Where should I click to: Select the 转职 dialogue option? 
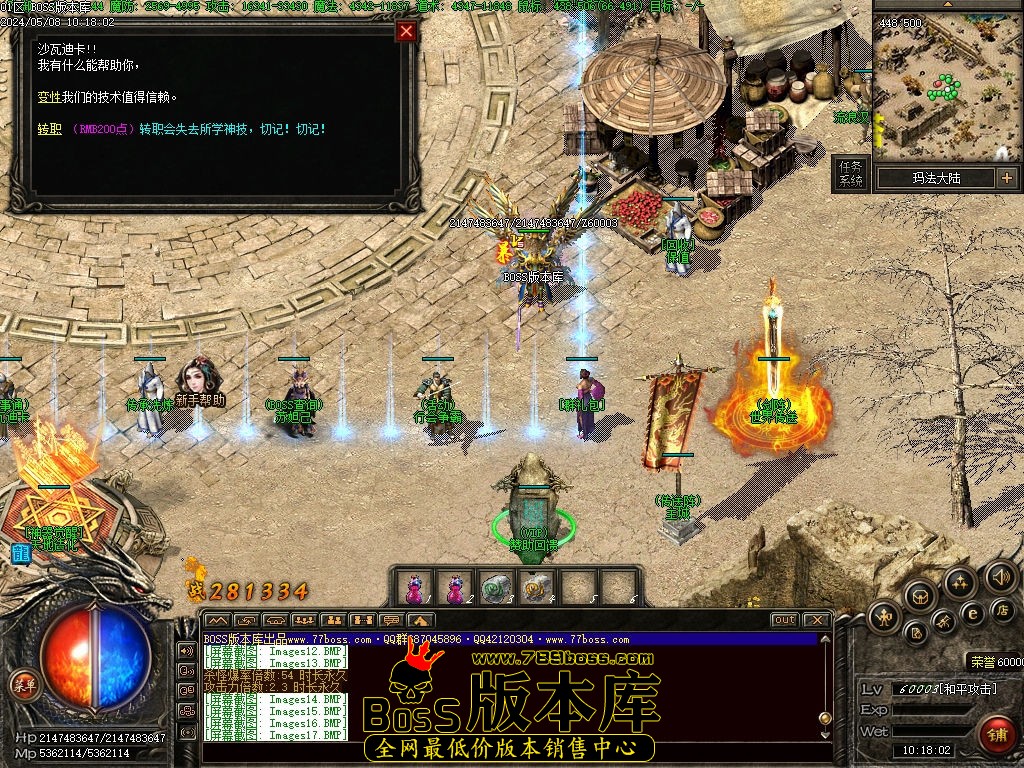tap(49, 129)
